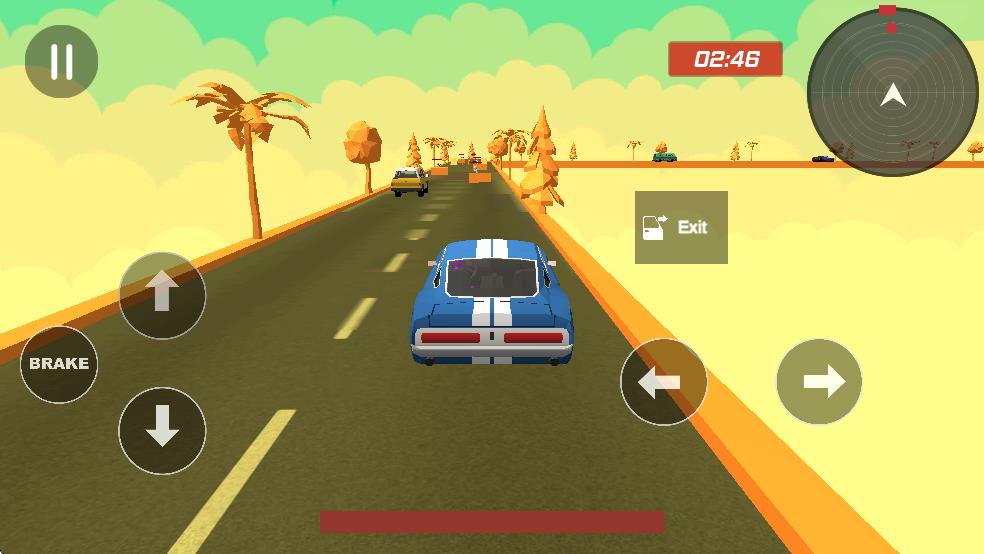Click the circular radar minimap
This screenshot has width=984, height=554.
(892, 93)
